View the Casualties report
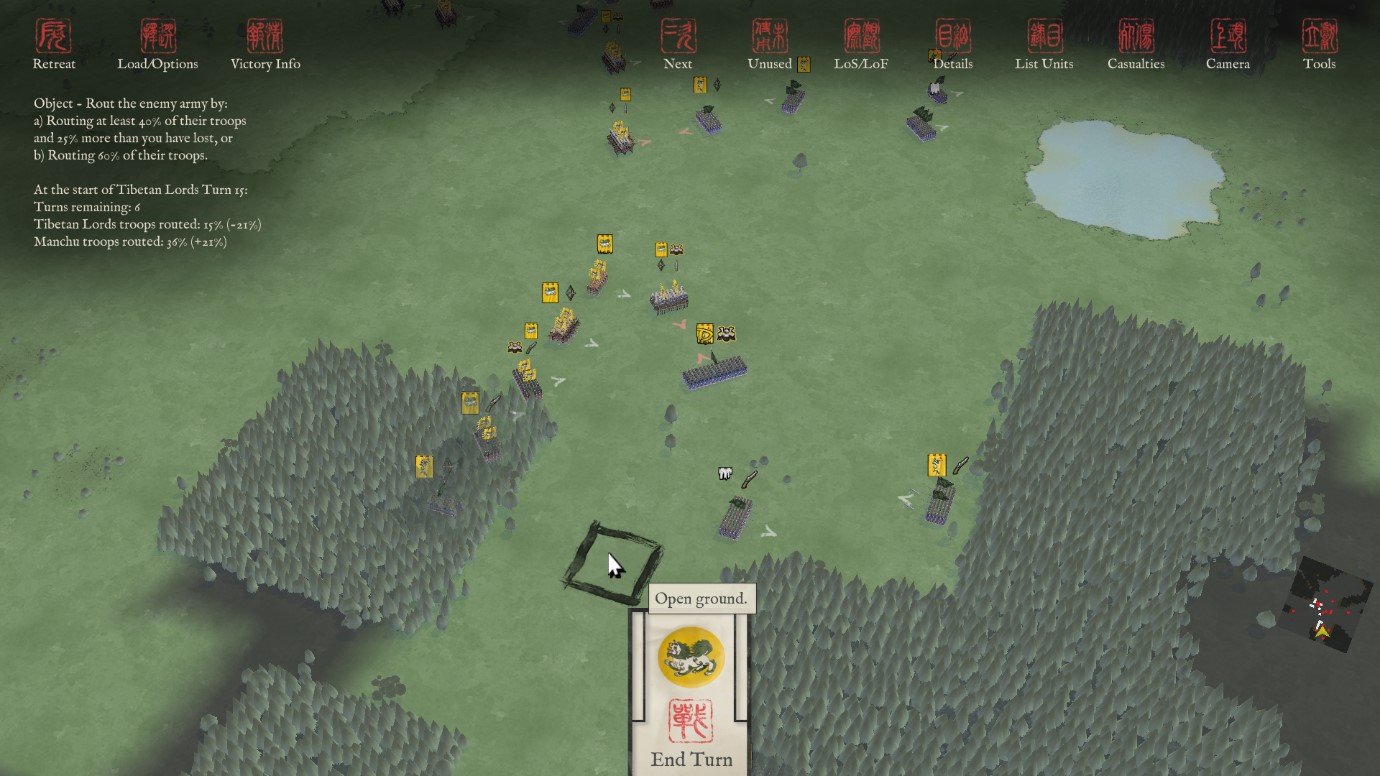Viewport: 1380px width, 776px height. click(1136, 45)
